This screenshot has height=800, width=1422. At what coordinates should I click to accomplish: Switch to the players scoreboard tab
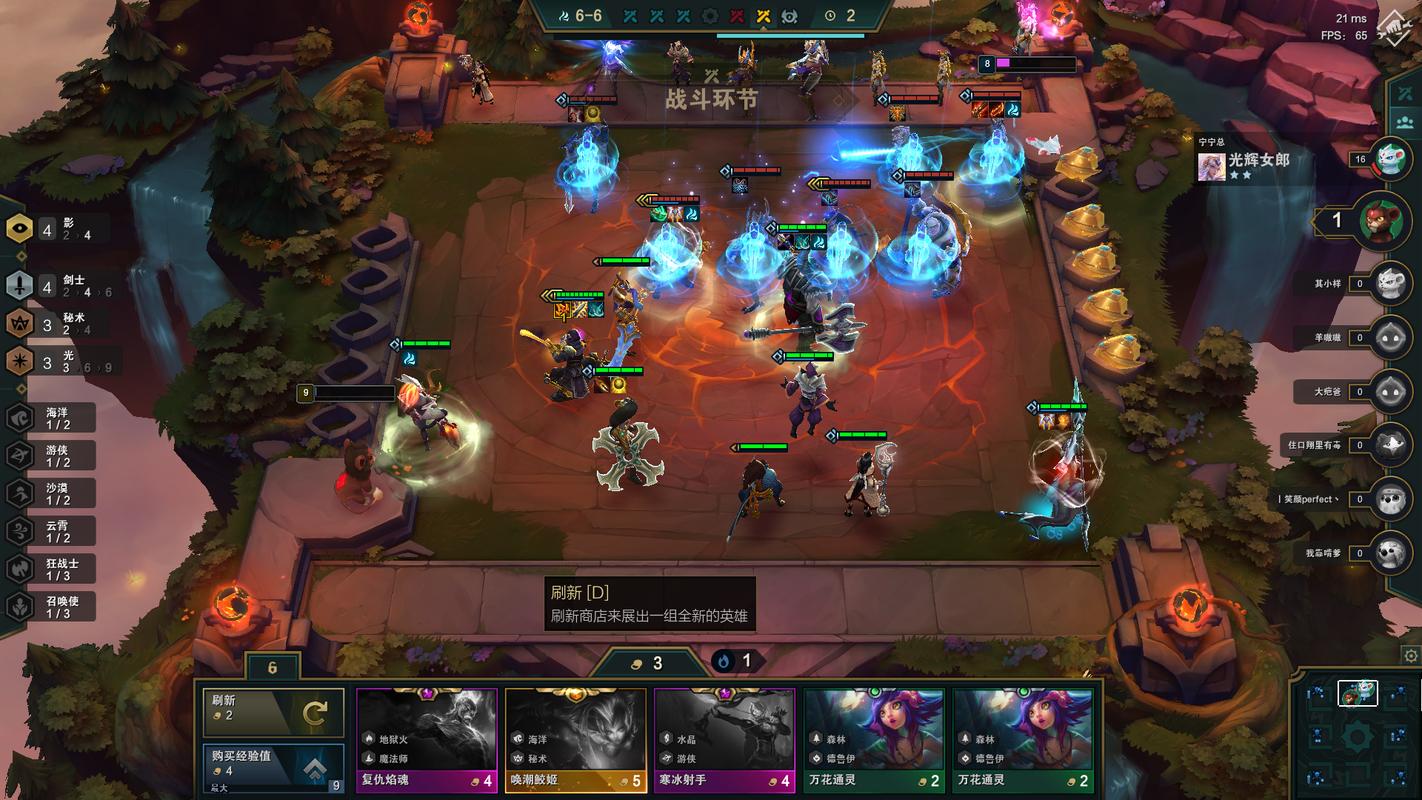pyautogui.click(x=1405, y=121)
